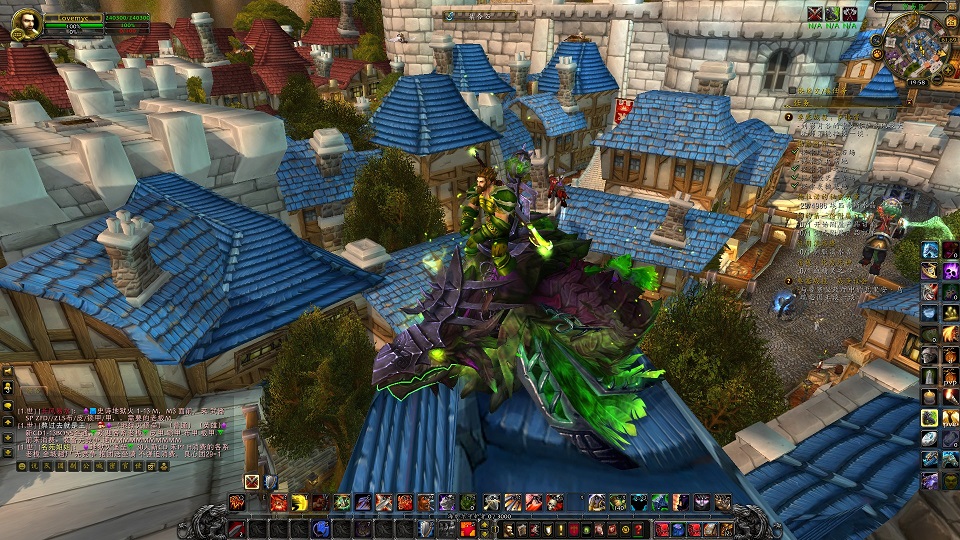Select the crossed-swords stance icon above the bar
The height and width of the screenshot is (540, 960).
click(x=252, y=482)
